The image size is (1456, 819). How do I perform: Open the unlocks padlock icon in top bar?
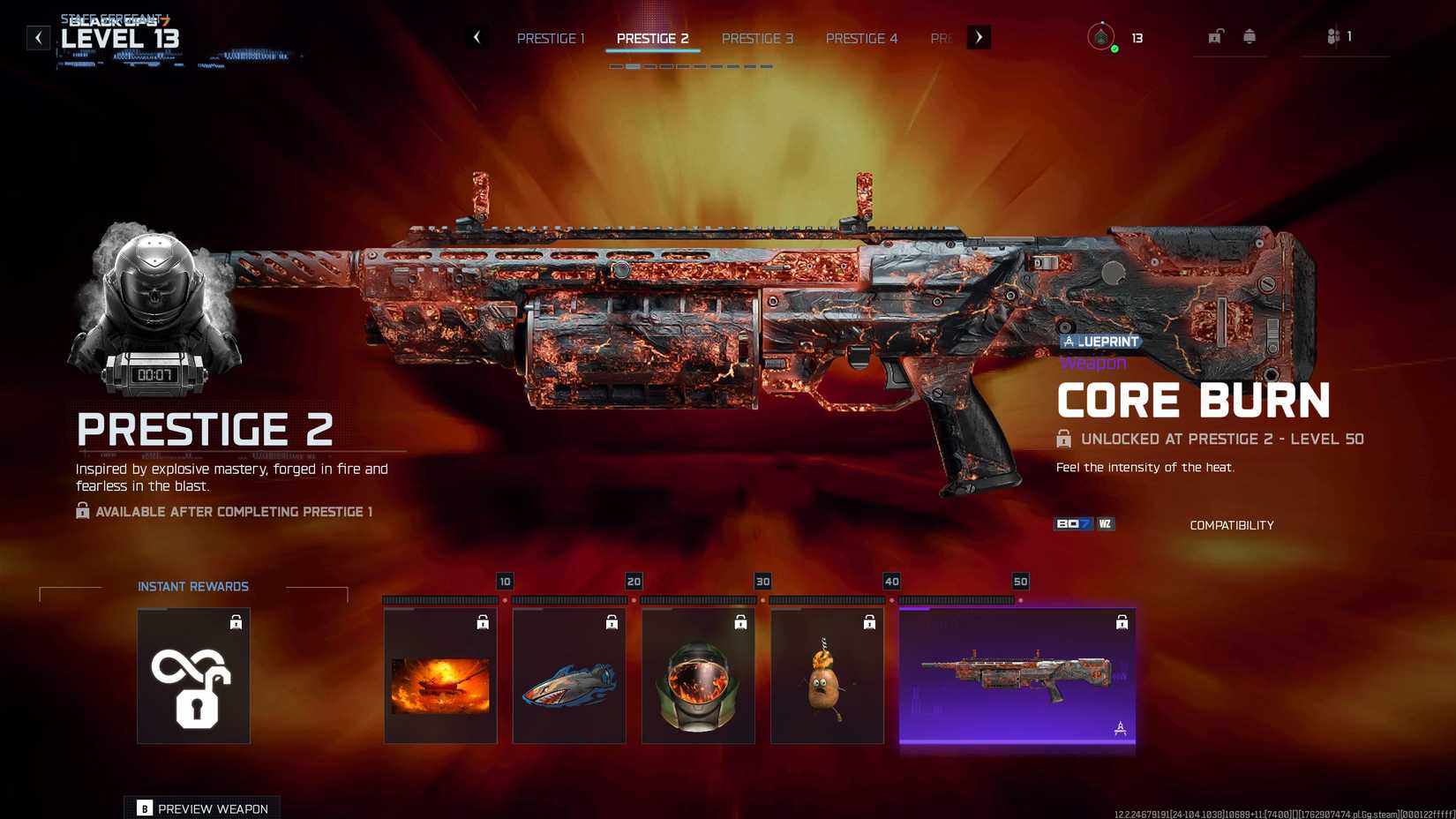coord(1217,35)
